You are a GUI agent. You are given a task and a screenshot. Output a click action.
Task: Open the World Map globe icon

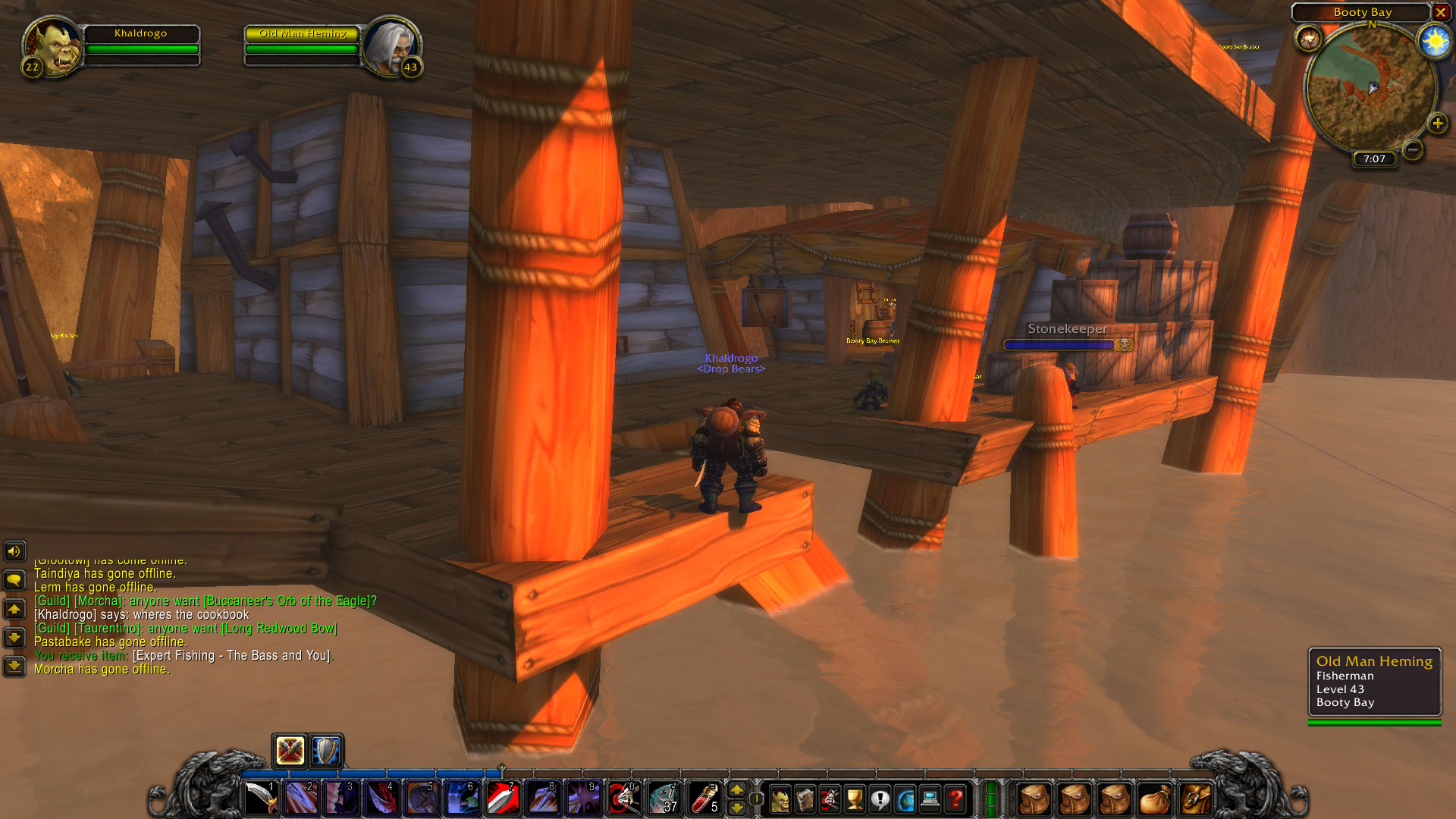tap(905, 799)
